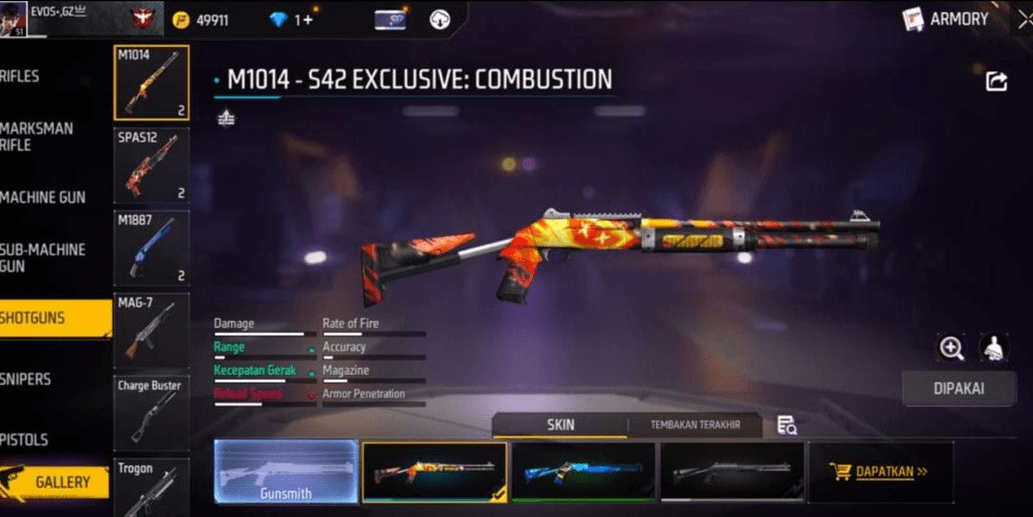Select the Trogon weapon thumbnail
This screenshot has height=517, width=1033.
tap(151, 486)
